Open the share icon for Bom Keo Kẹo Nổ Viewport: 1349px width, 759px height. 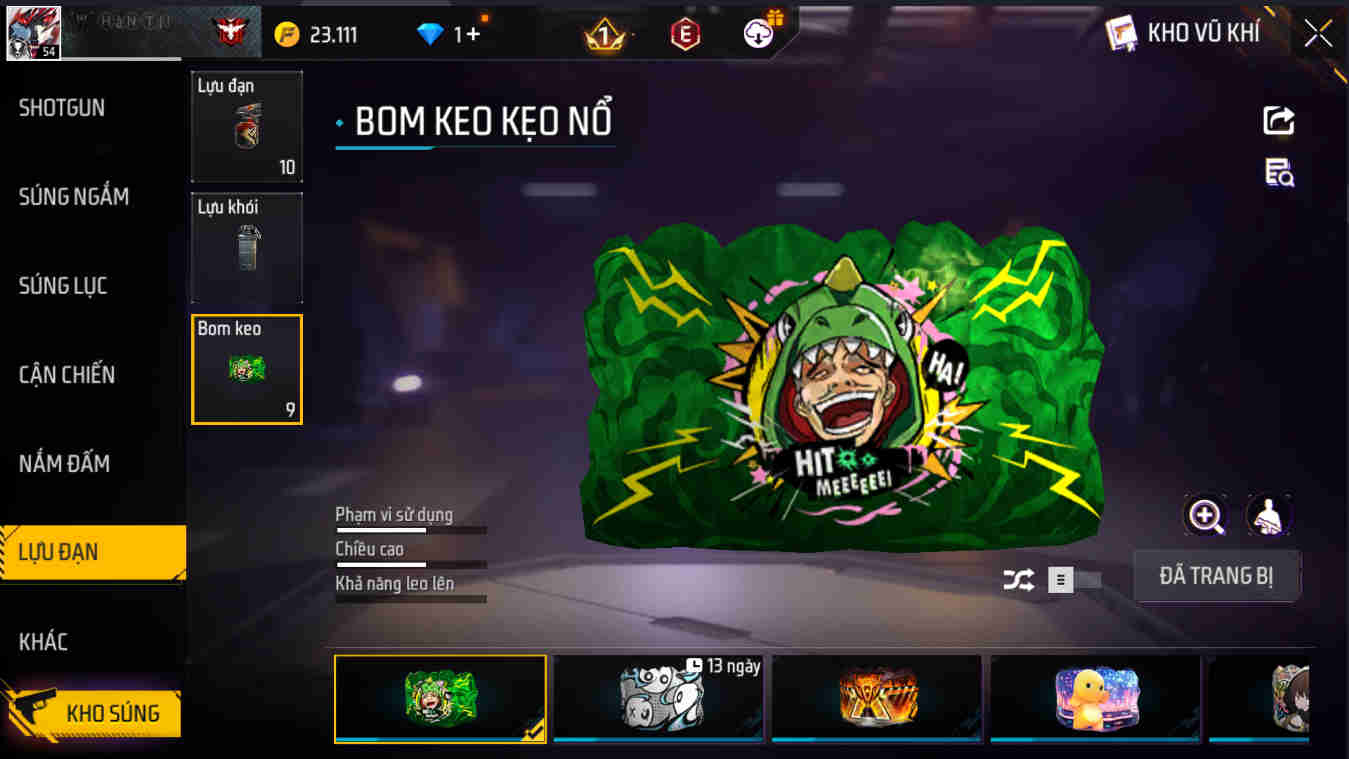(1278, 120)
